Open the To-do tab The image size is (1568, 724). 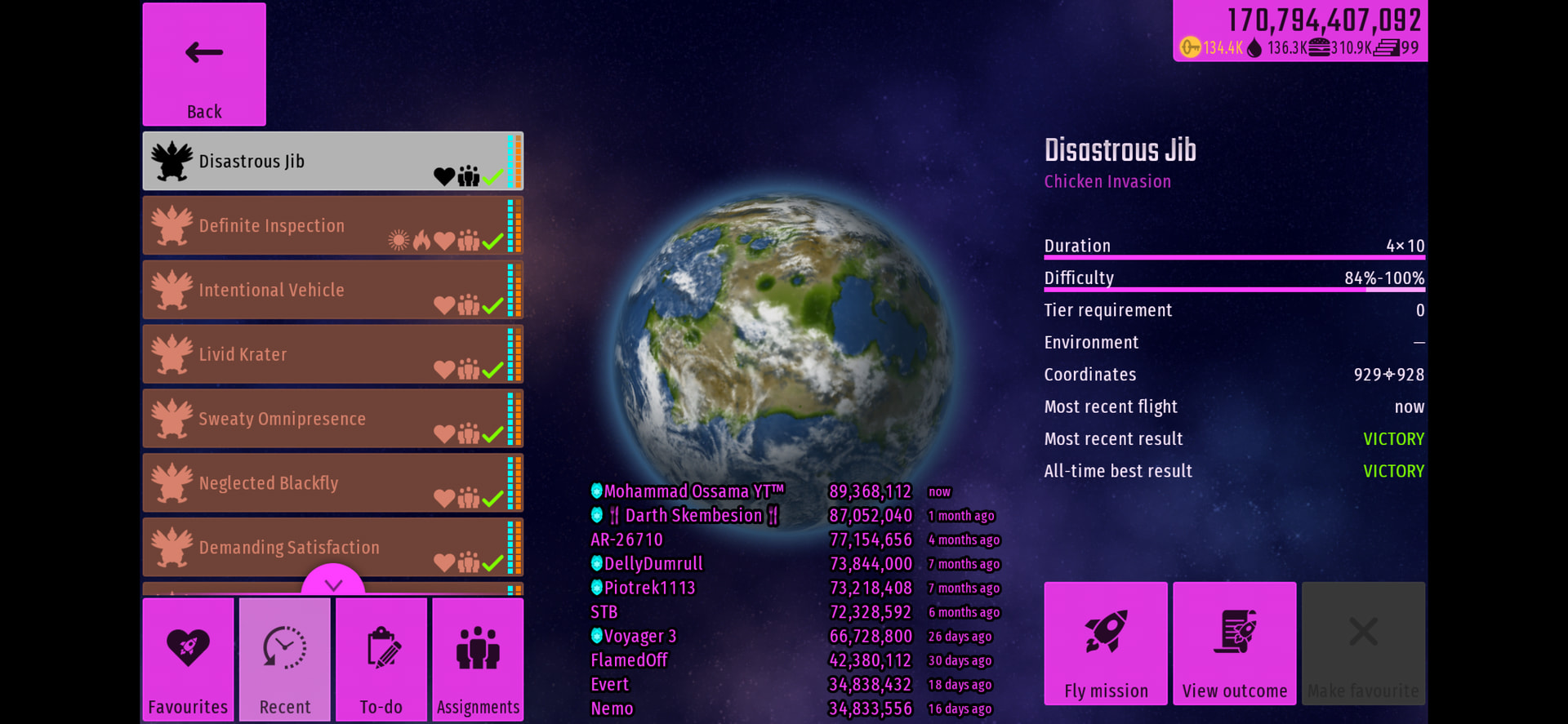click(381, 660)
